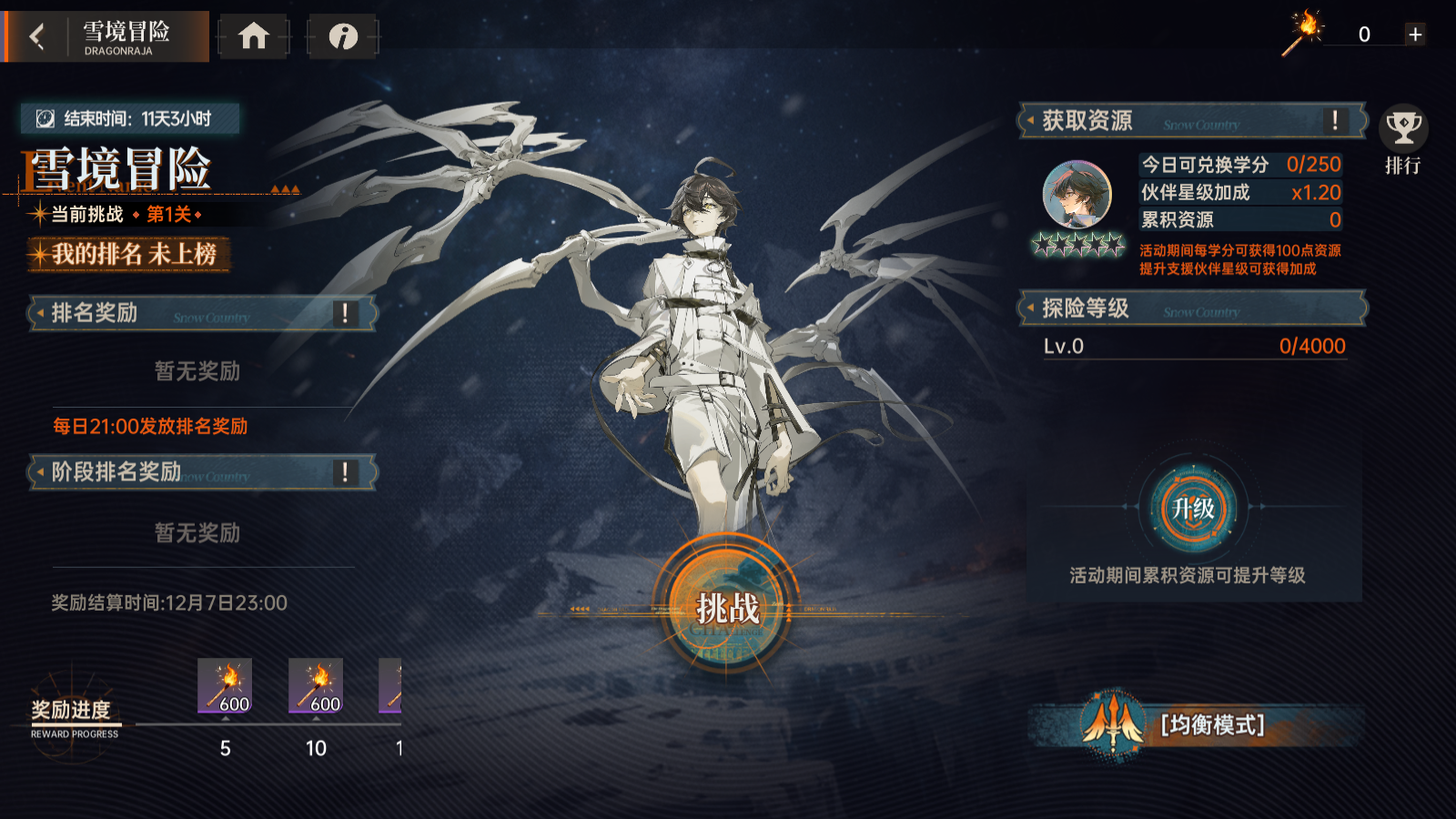Image resolution: width=1456 pixels, height=819 pixels.
Task: Select the 600 torch reward at progress 10
Action: pos(316,686)
